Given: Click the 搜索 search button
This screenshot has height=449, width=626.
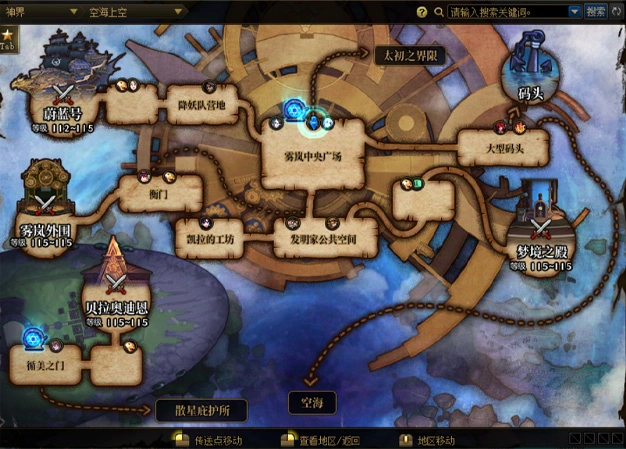Looking at the screenshot, I should pyautogui.click(x=596, y=11).
